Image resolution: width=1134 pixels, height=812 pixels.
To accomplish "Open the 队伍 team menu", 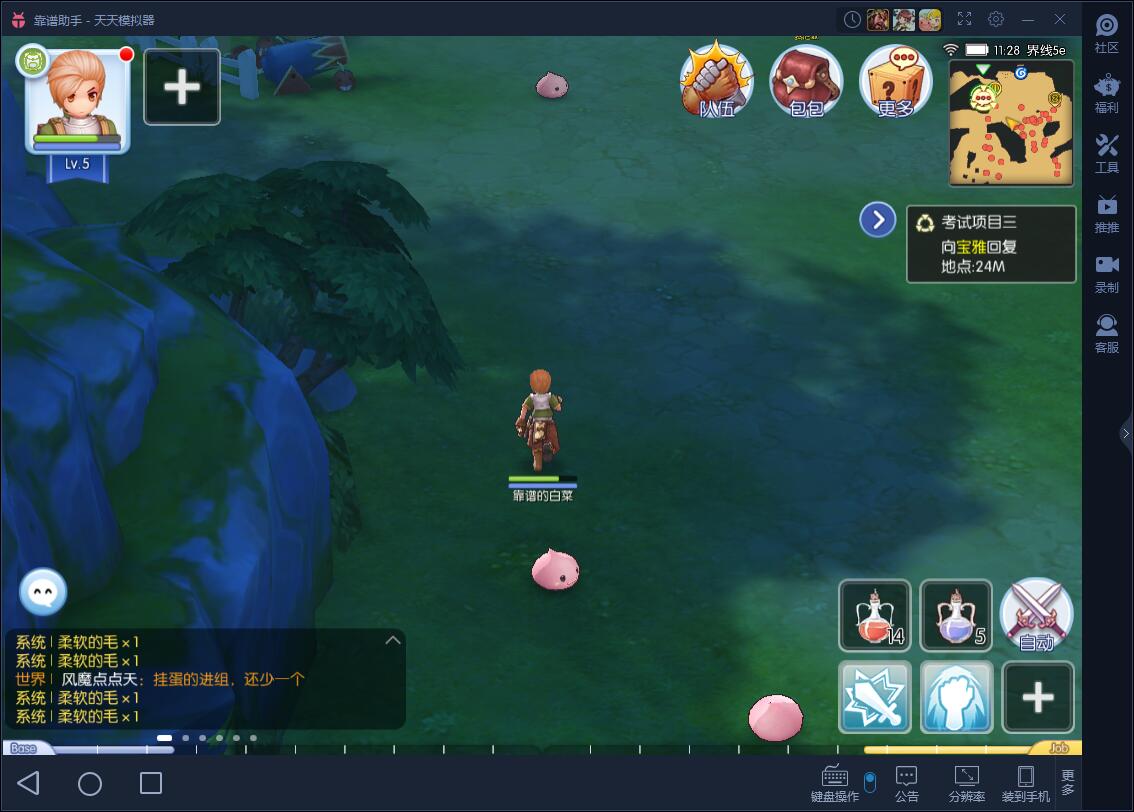I will 715,81.
